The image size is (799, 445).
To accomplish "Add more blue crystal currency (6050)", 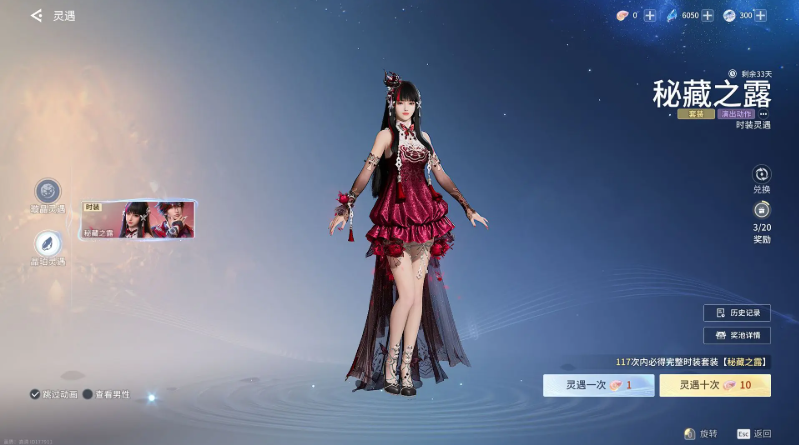I will (x=707, y=16).
